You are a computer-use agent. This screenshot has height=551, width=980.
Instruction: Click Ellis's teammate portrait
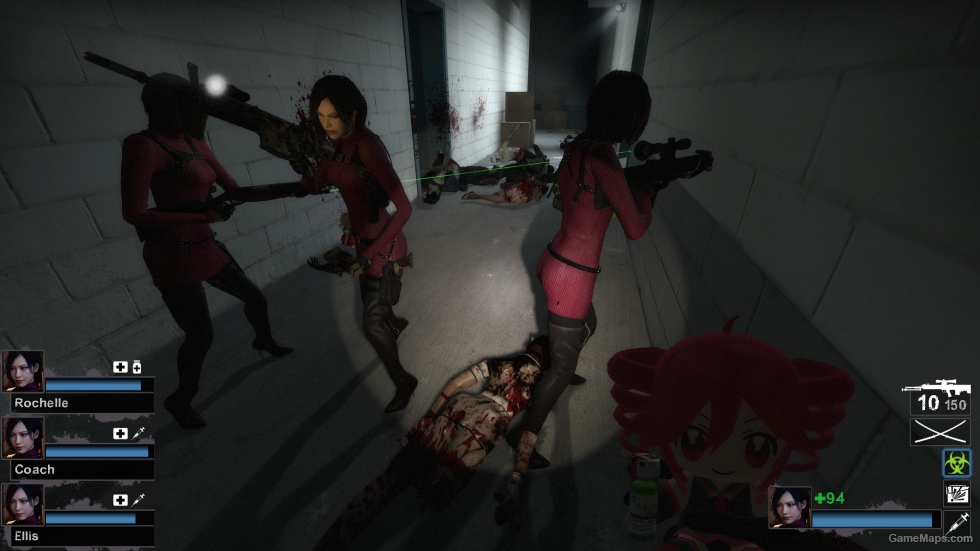pyautogui.click(x=23, y=504)
